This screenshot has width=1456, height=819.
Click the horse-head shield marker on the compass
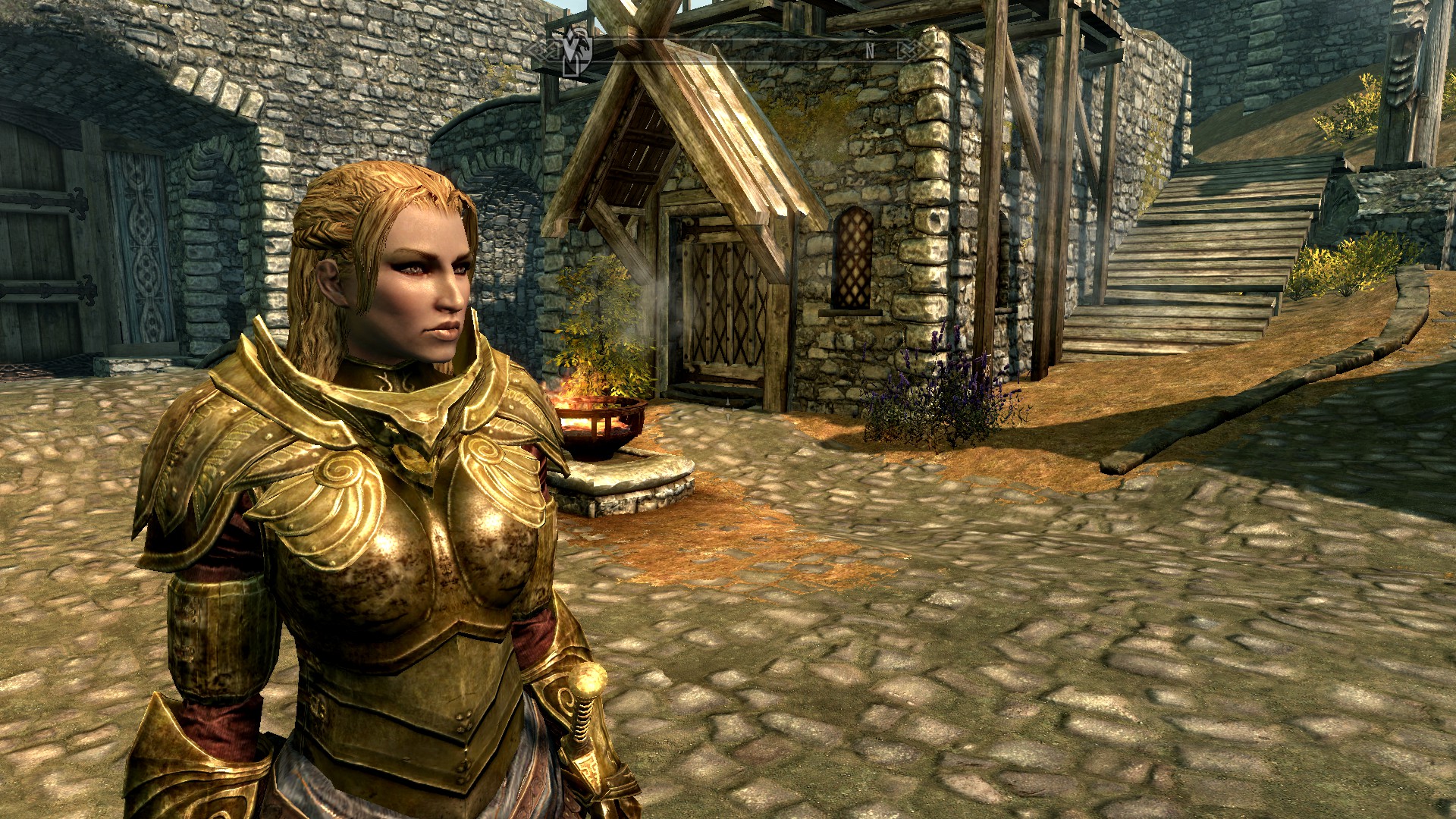576,50
